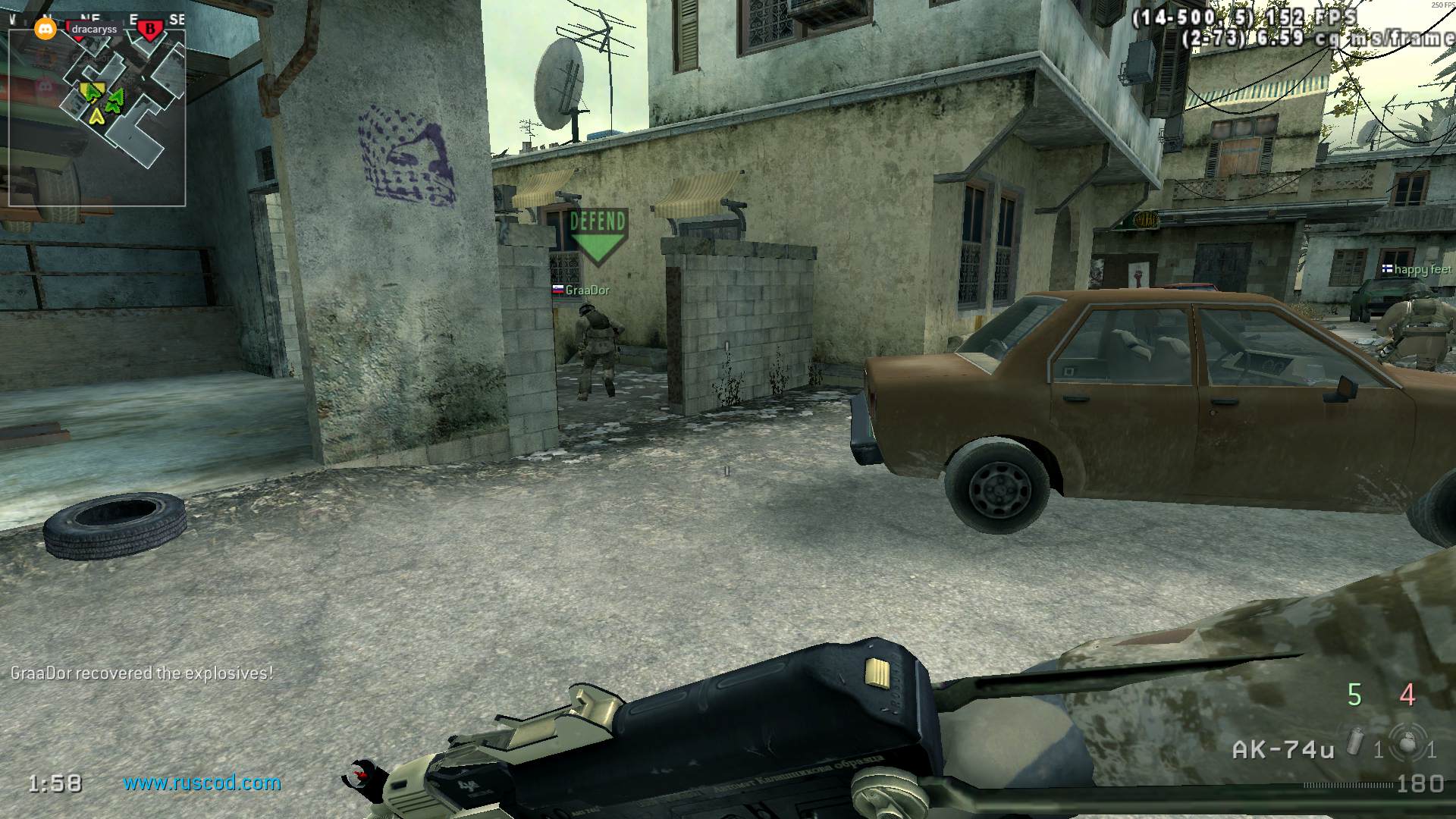Click the happy feet player name tag

(1422, 269)
